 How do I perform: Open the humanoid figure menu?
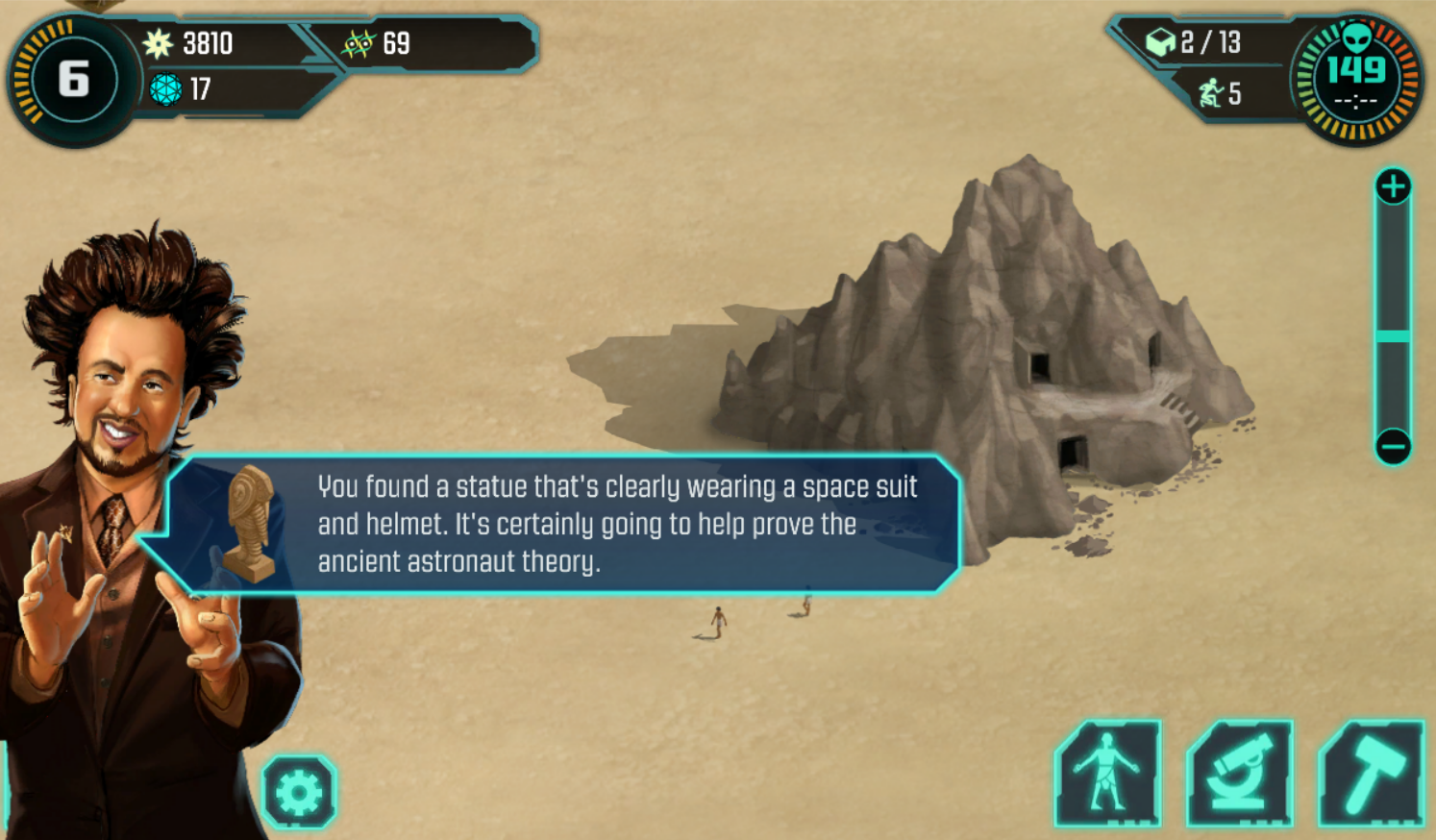pyautogui.click(x=1108, y=774)
